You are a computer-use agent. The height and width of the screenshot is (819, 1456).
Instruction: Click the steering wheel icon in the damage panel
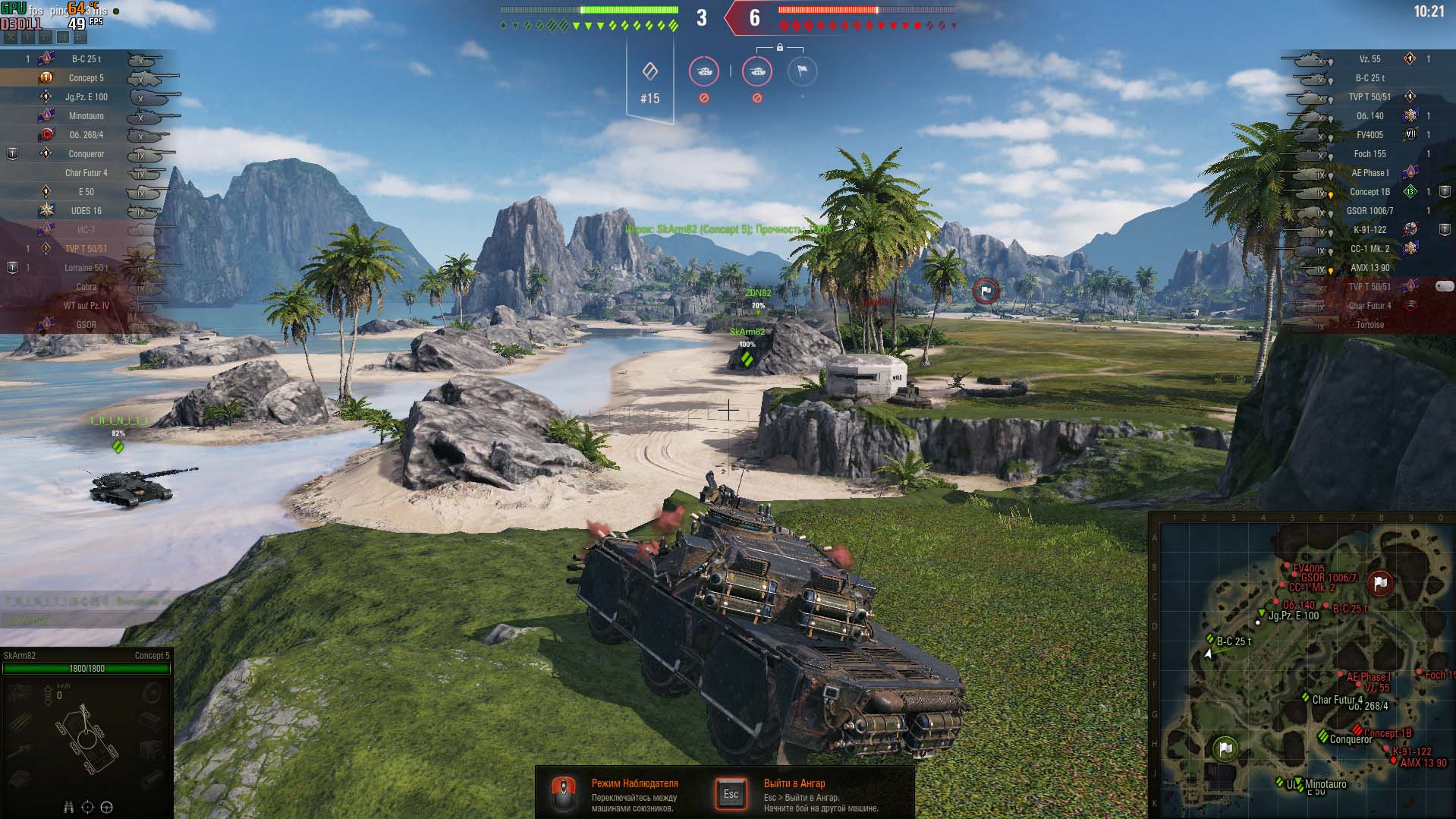tap(106, 808)
